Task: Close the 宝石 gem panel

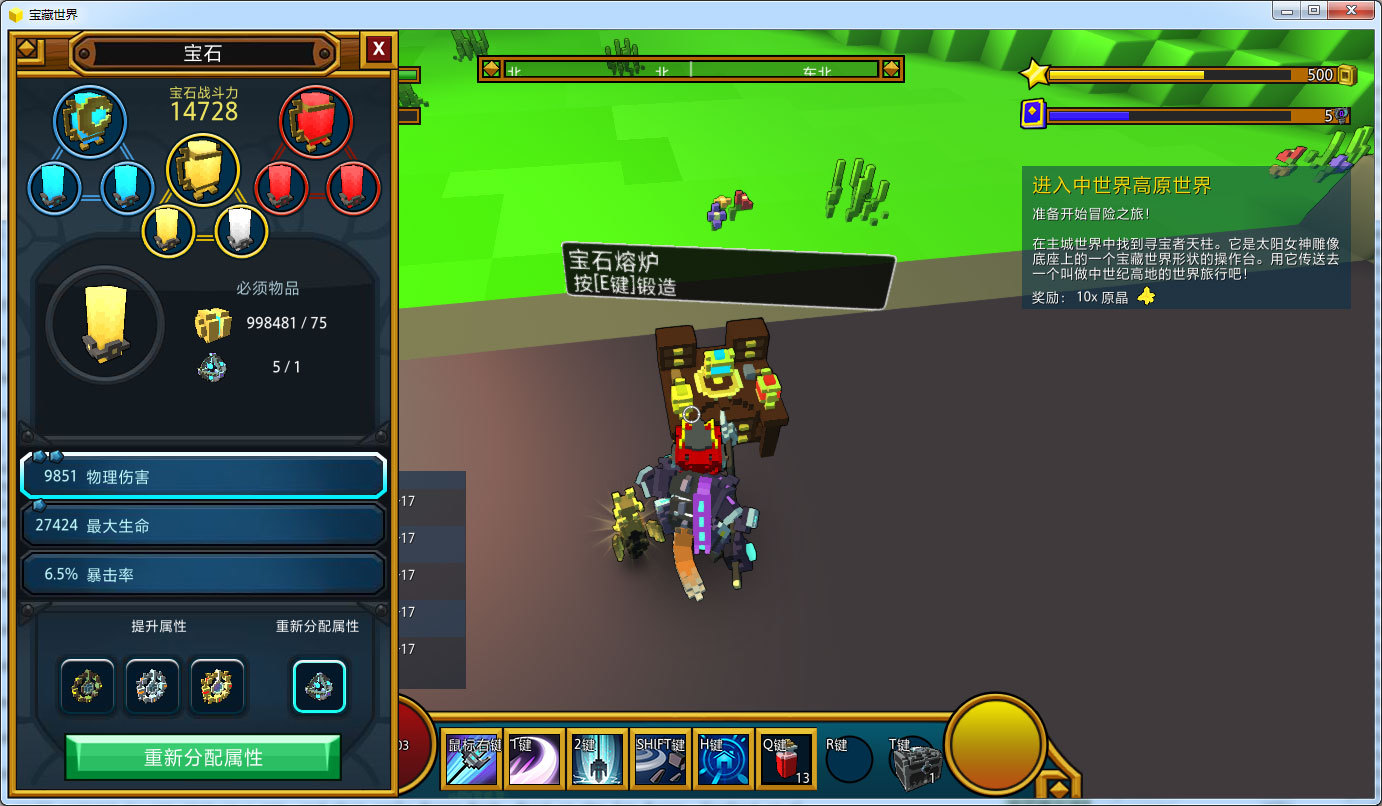Action: click(x=378, y=49)
